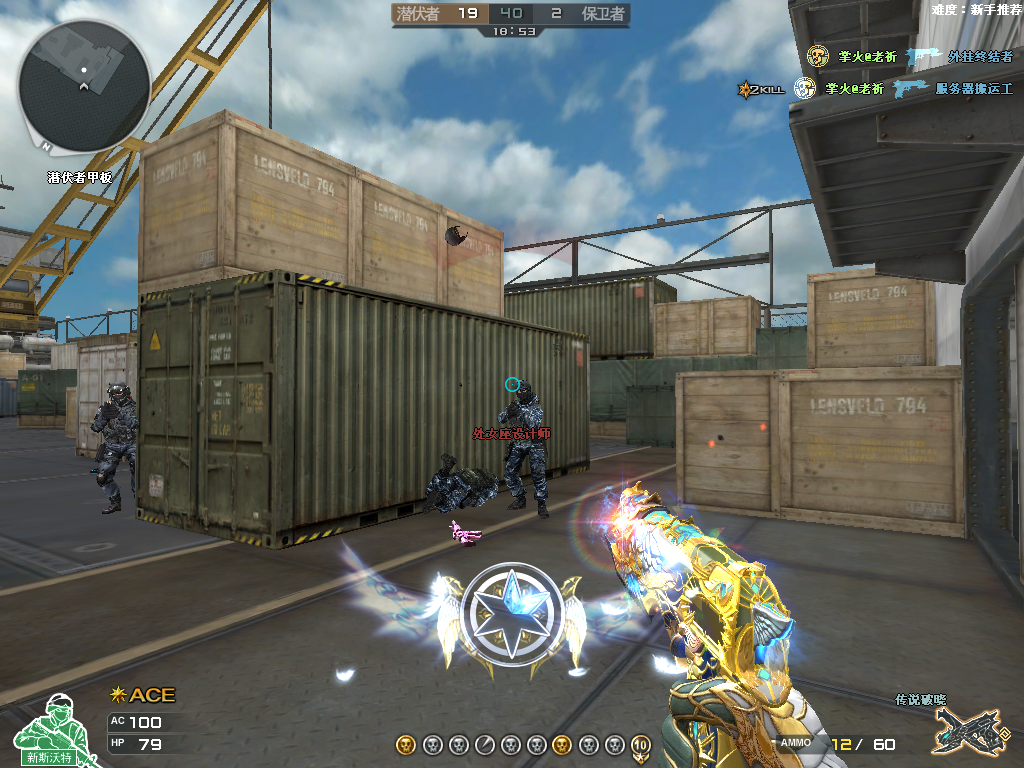Click the 2 KILL multi-kill badge
This screenshot has width=1024, height=768.
760,89
